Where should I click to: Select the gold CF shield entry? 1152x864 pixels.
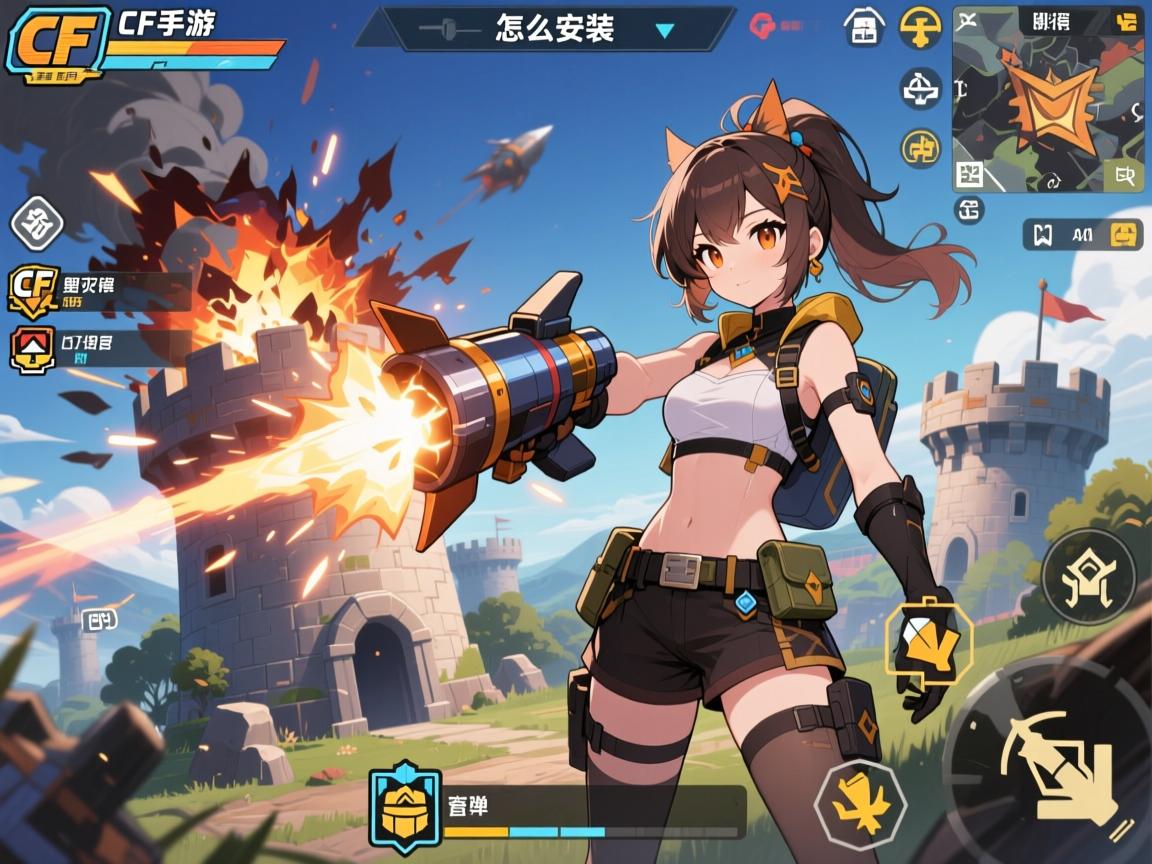[32, 290]
